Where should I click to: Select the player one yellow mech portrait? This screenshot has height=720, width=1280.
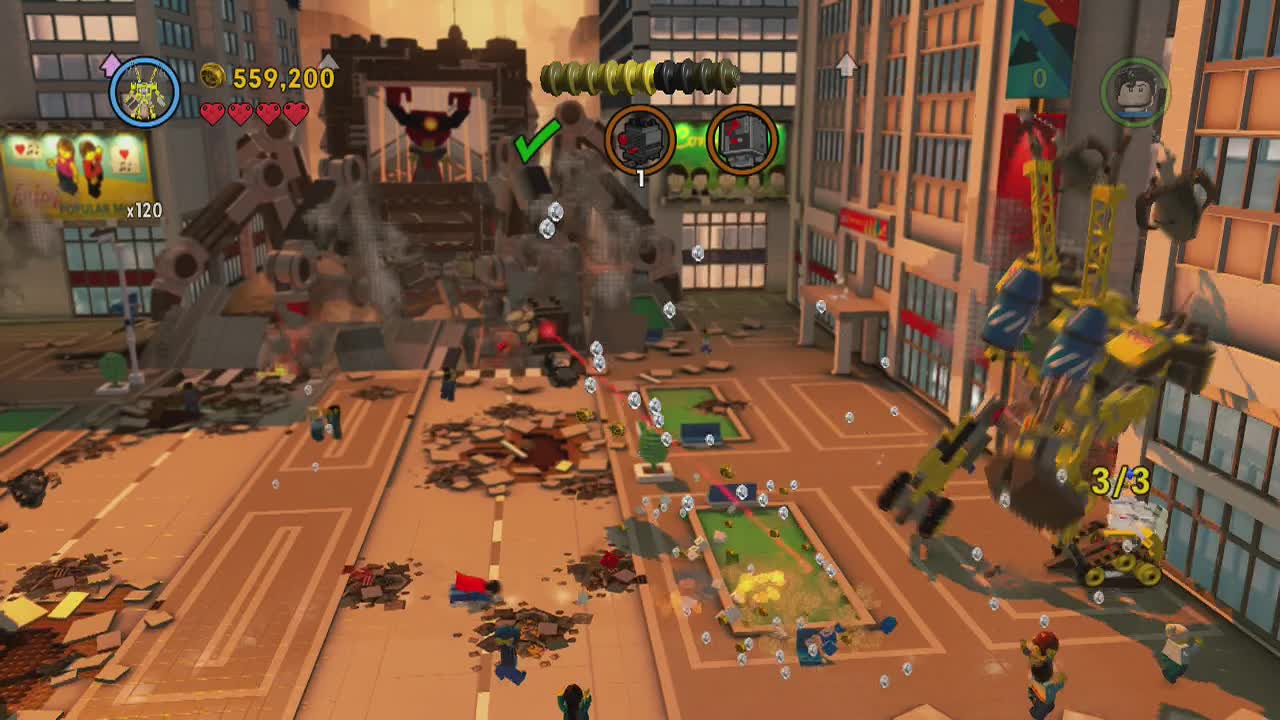144,93
